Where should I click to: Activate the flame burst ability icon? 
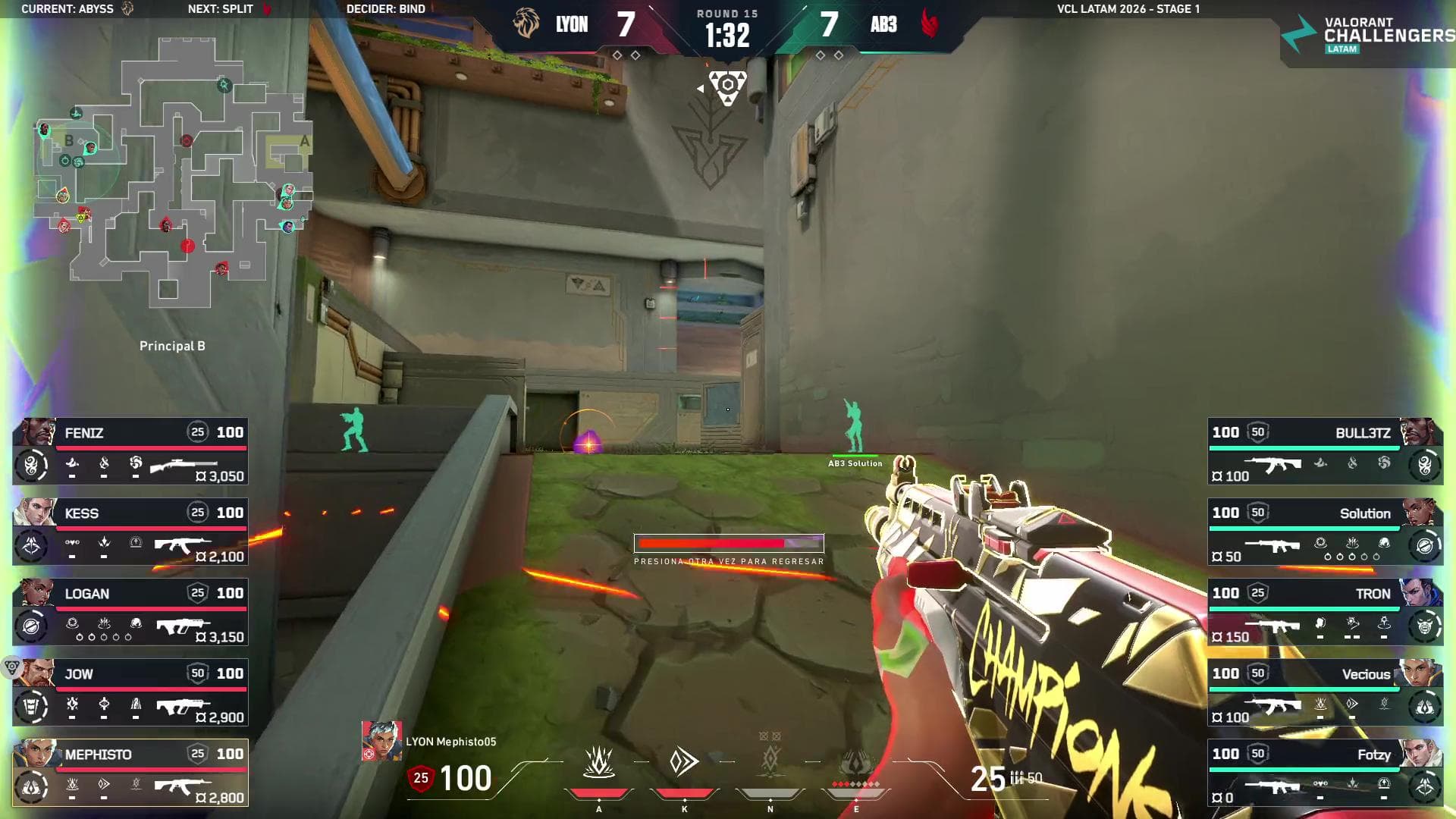(598, 763)
